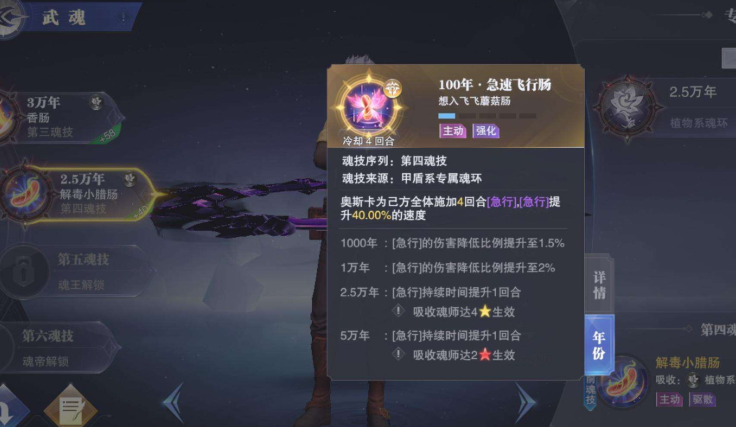Viewport: 736px width, 427px height.
Task: Open the notes document icon button
Action: [x=68, y=407]
